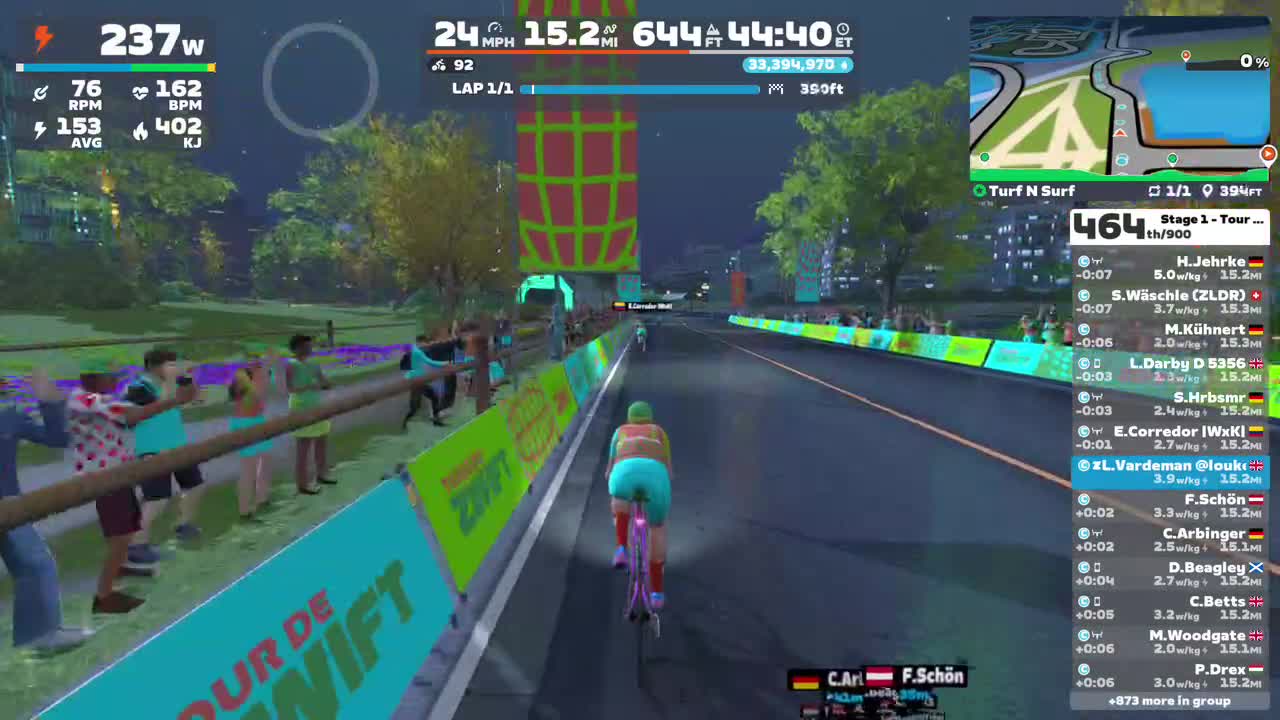This screenshot has width=1280, height=720.
Task: Click the "LAP 1/1" label
Action: (x=482, y=89)
